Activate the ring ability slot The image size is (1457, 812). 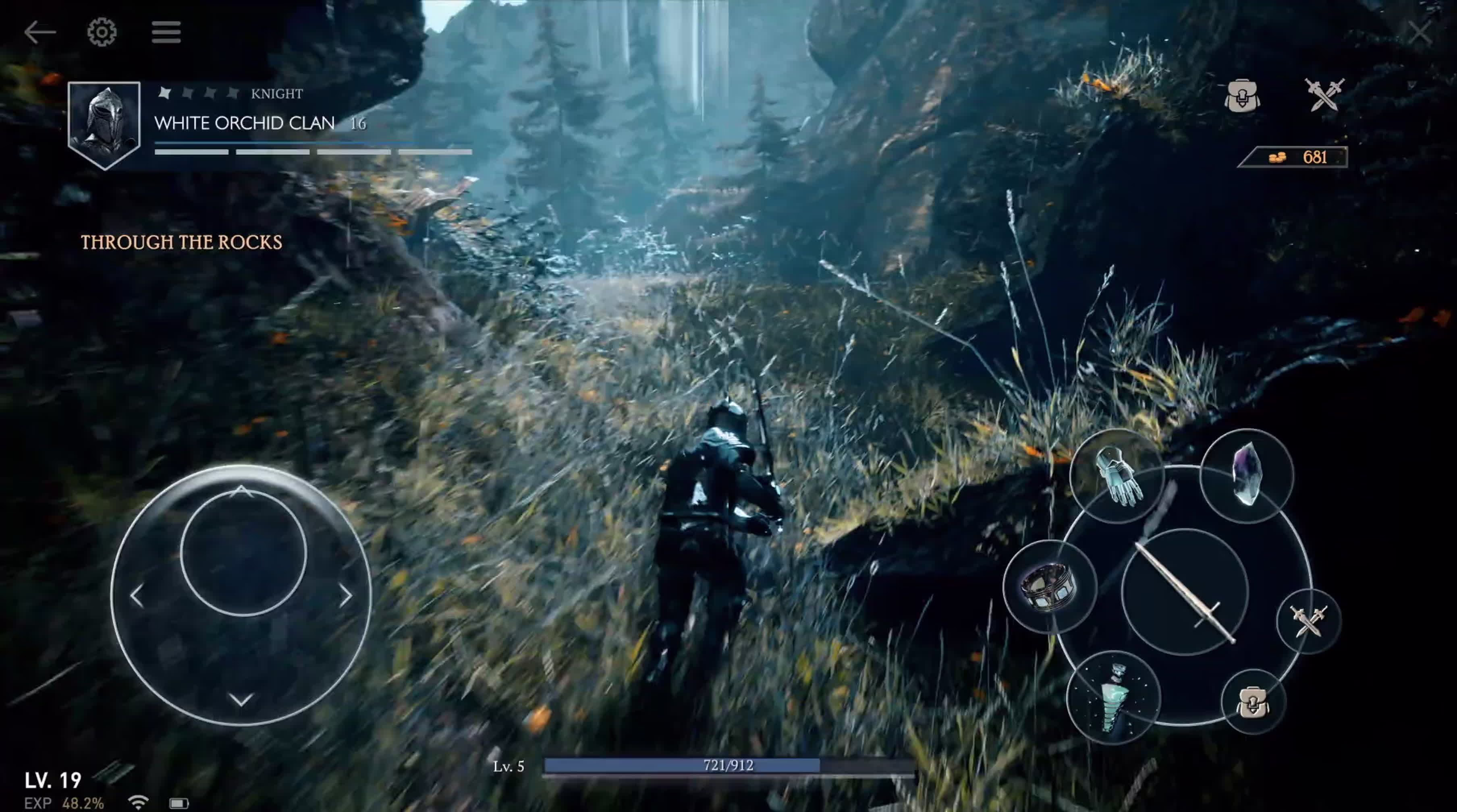(x=1049, y=587)
